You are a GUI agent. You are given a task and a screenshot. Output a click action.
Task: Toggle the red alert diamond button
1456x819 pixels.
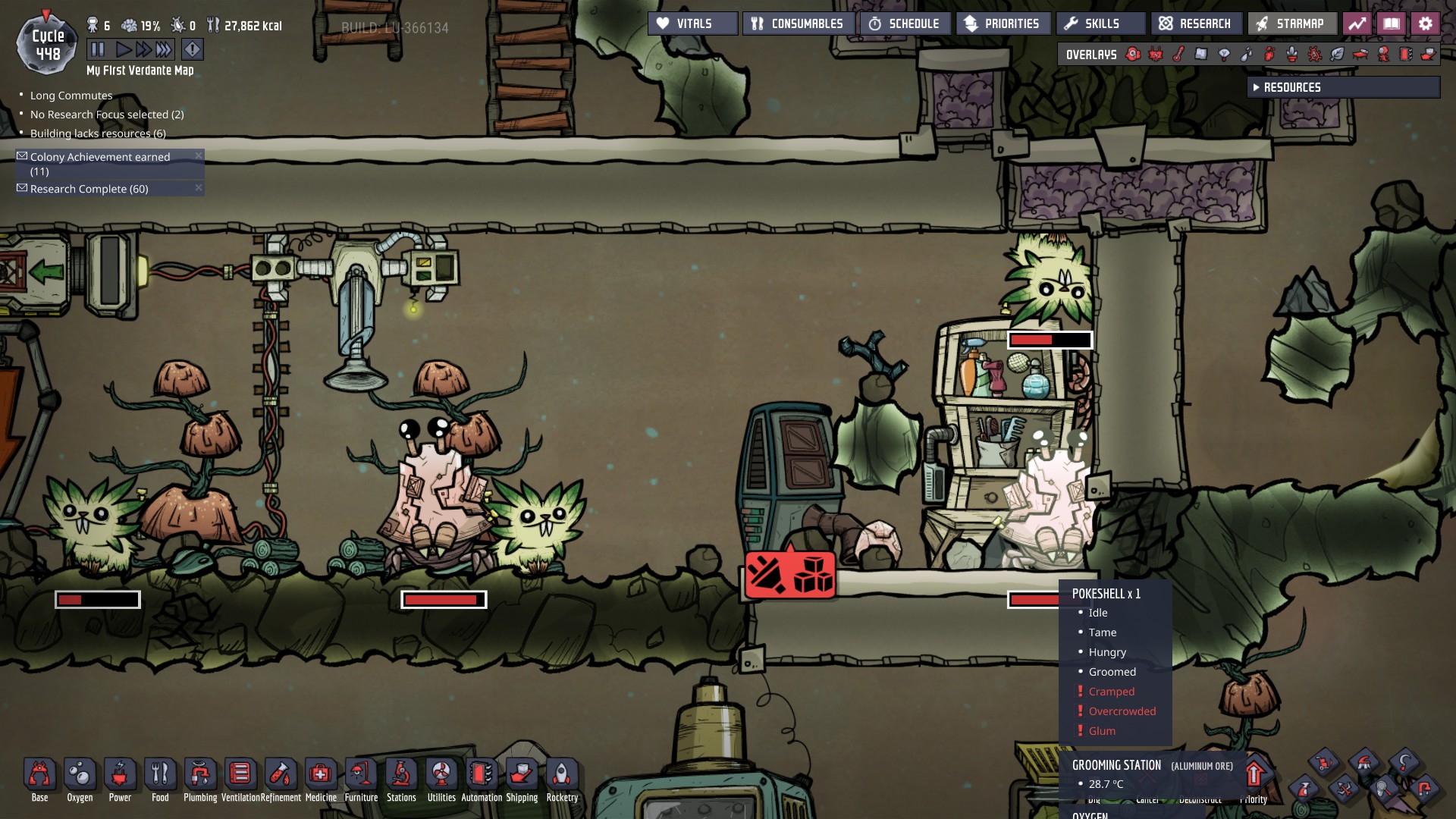click(x=193, y=50)
